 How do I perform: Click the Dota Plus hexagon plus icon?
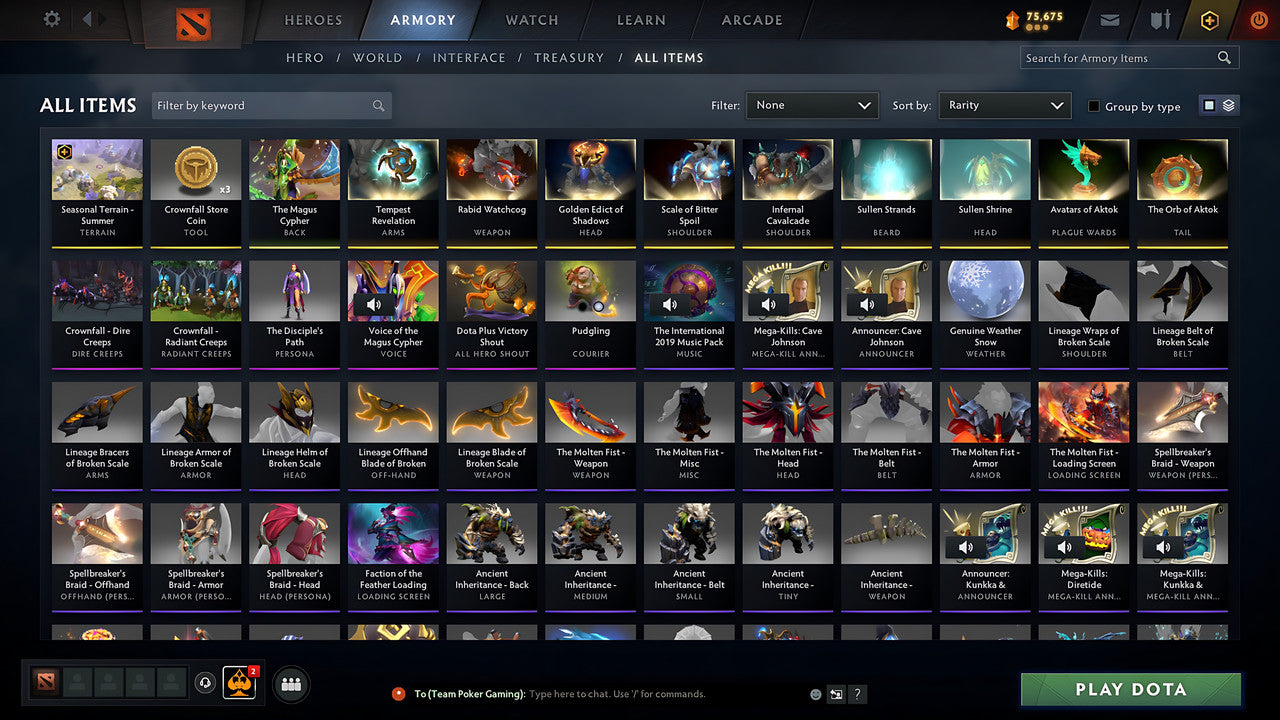(1209, 19)
